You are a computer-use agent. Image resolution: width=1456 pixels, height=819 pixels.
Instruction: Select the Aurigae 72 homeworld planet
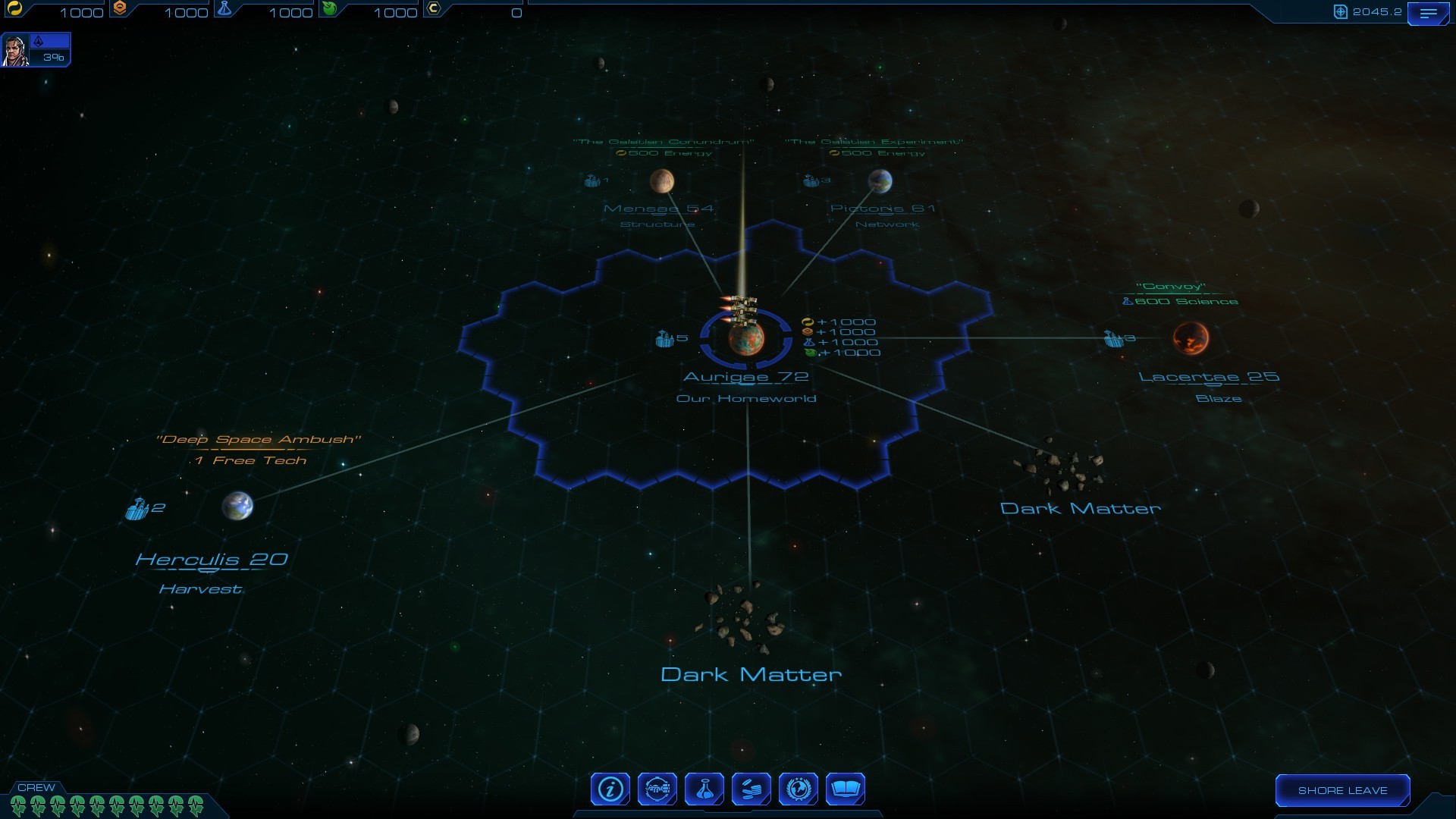(x=746, y=338)
